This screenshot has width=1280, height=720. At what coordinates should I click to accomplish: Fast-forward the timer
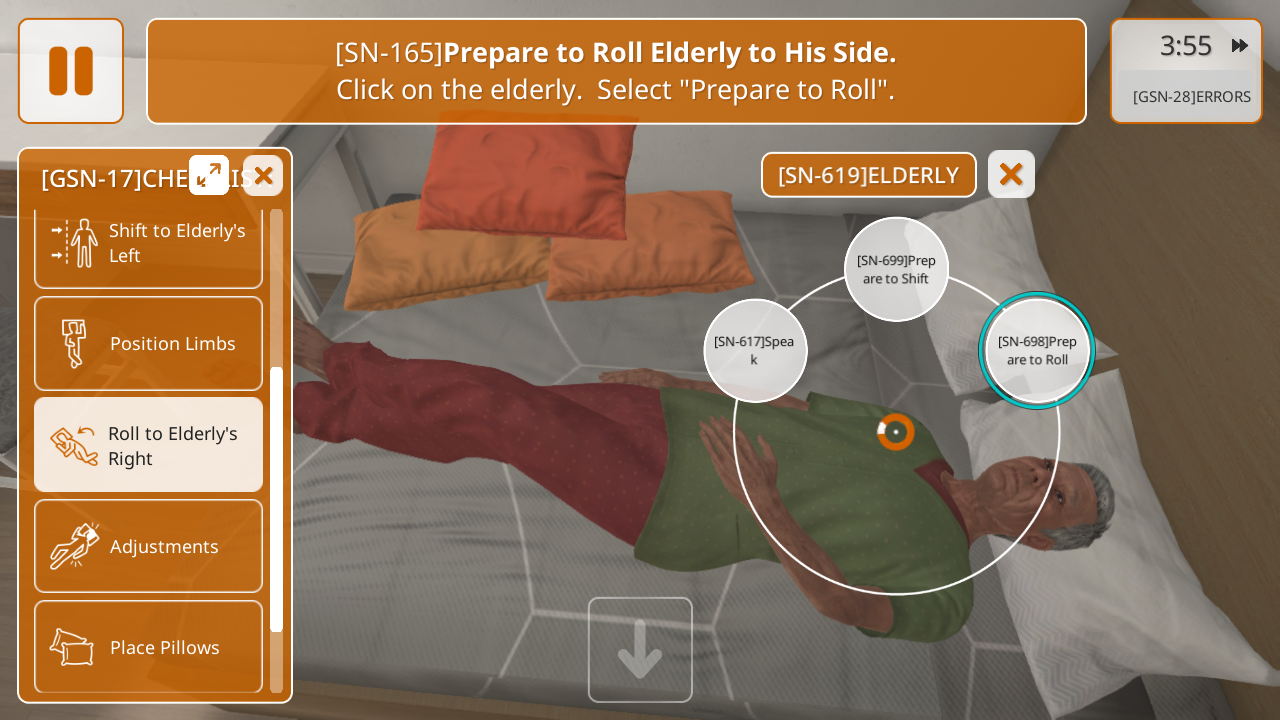pyautogui.click(x=1240, y=46)
